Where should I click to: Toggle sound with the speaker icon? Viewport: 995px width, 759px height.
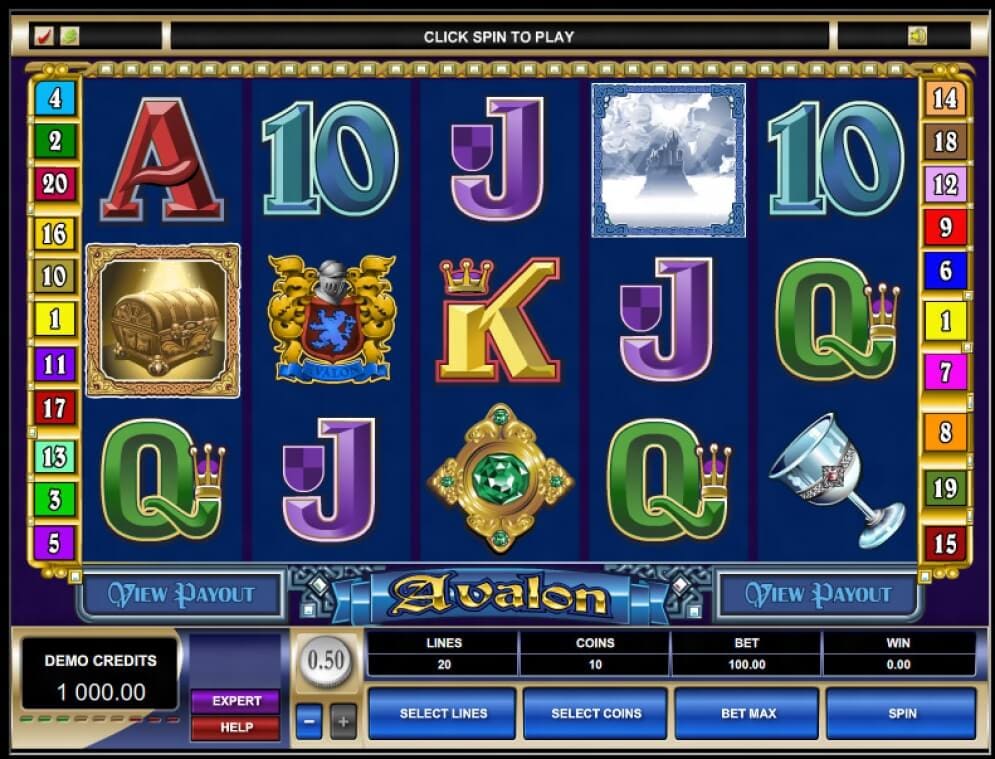coord(917,36)
